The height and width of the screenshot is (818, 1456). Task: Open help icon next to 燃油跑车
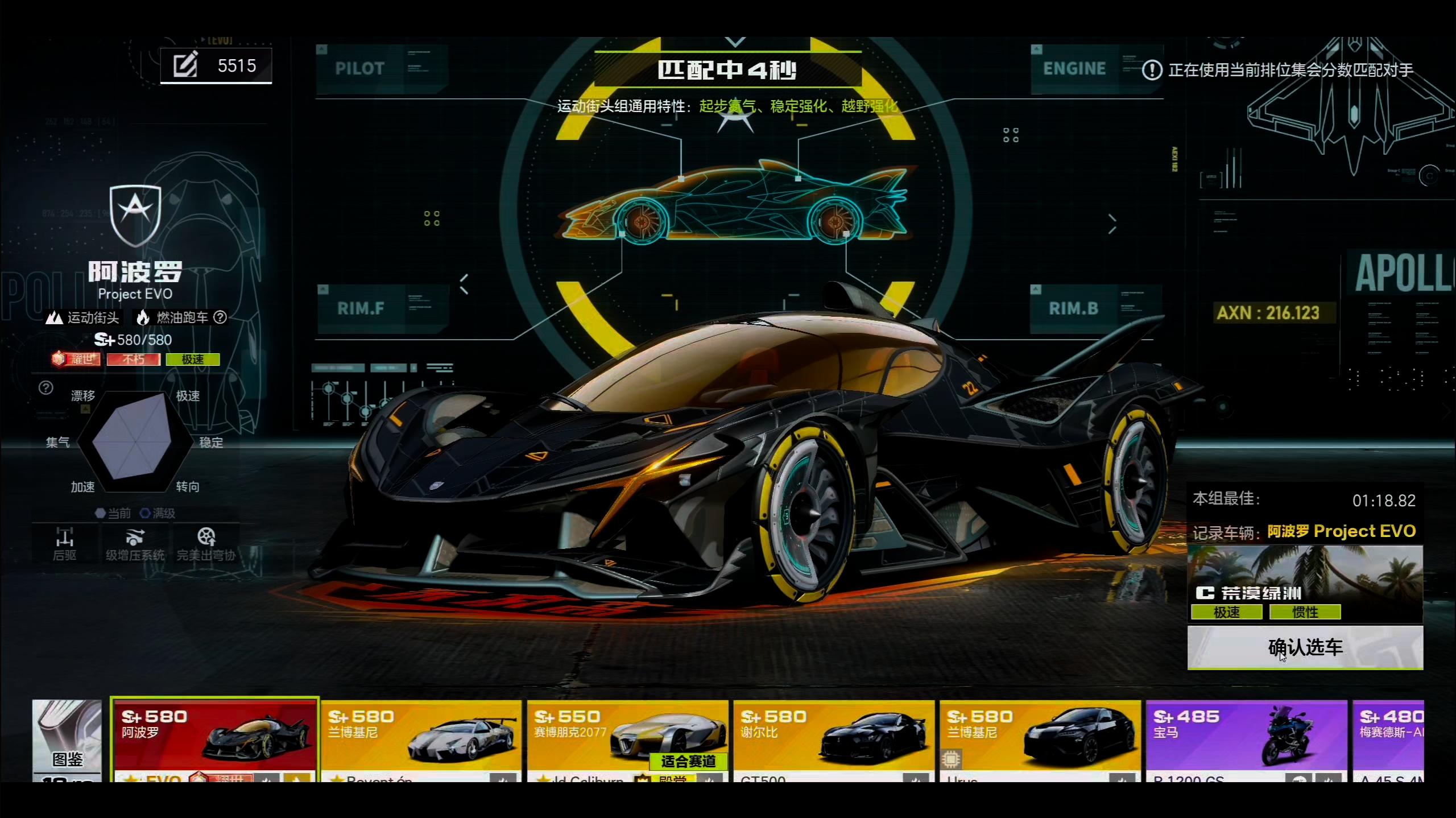pyautogui.click(x=220, y=317)
